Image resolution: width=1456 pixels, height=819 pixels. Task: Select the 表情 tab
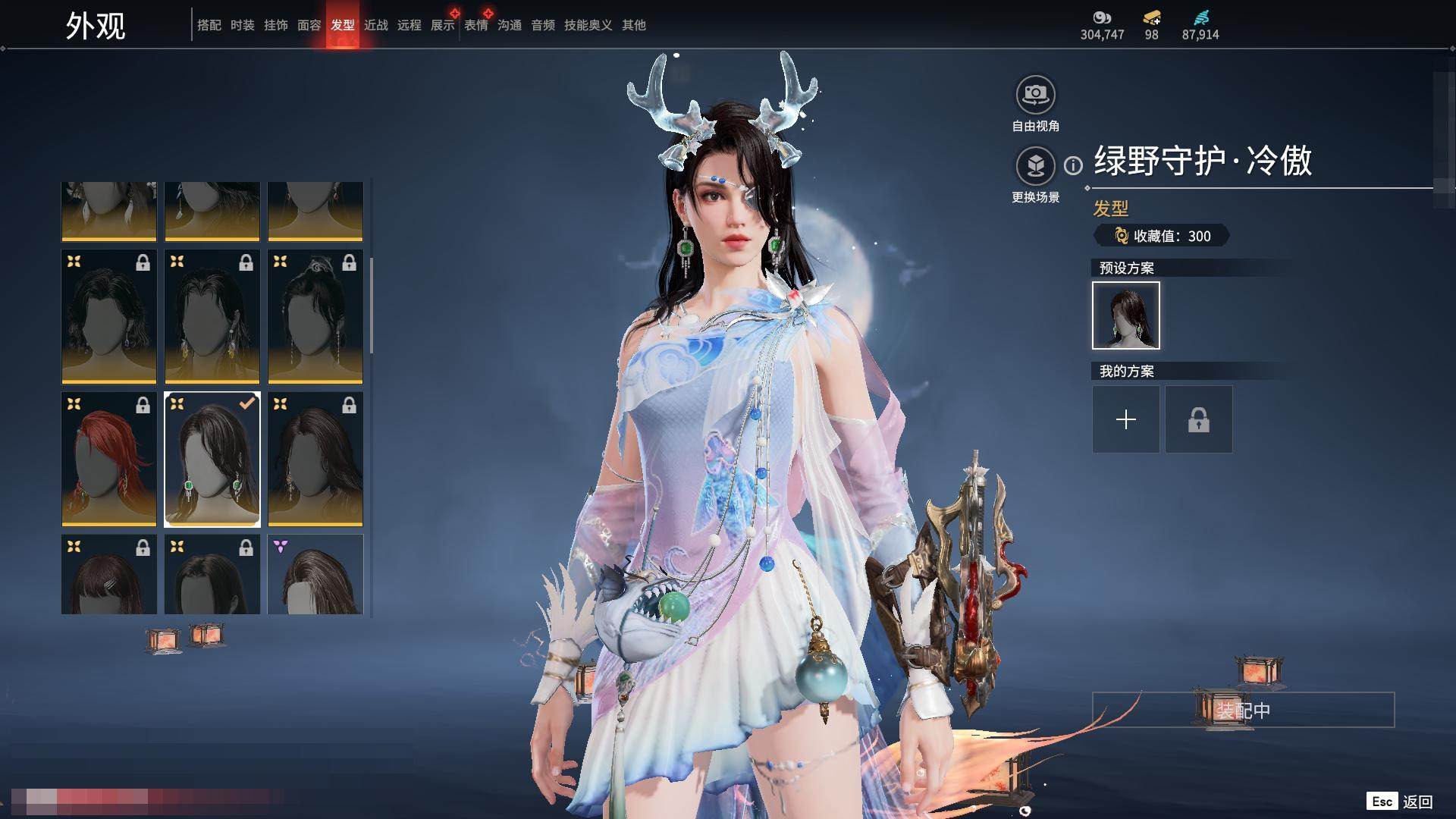475,25
